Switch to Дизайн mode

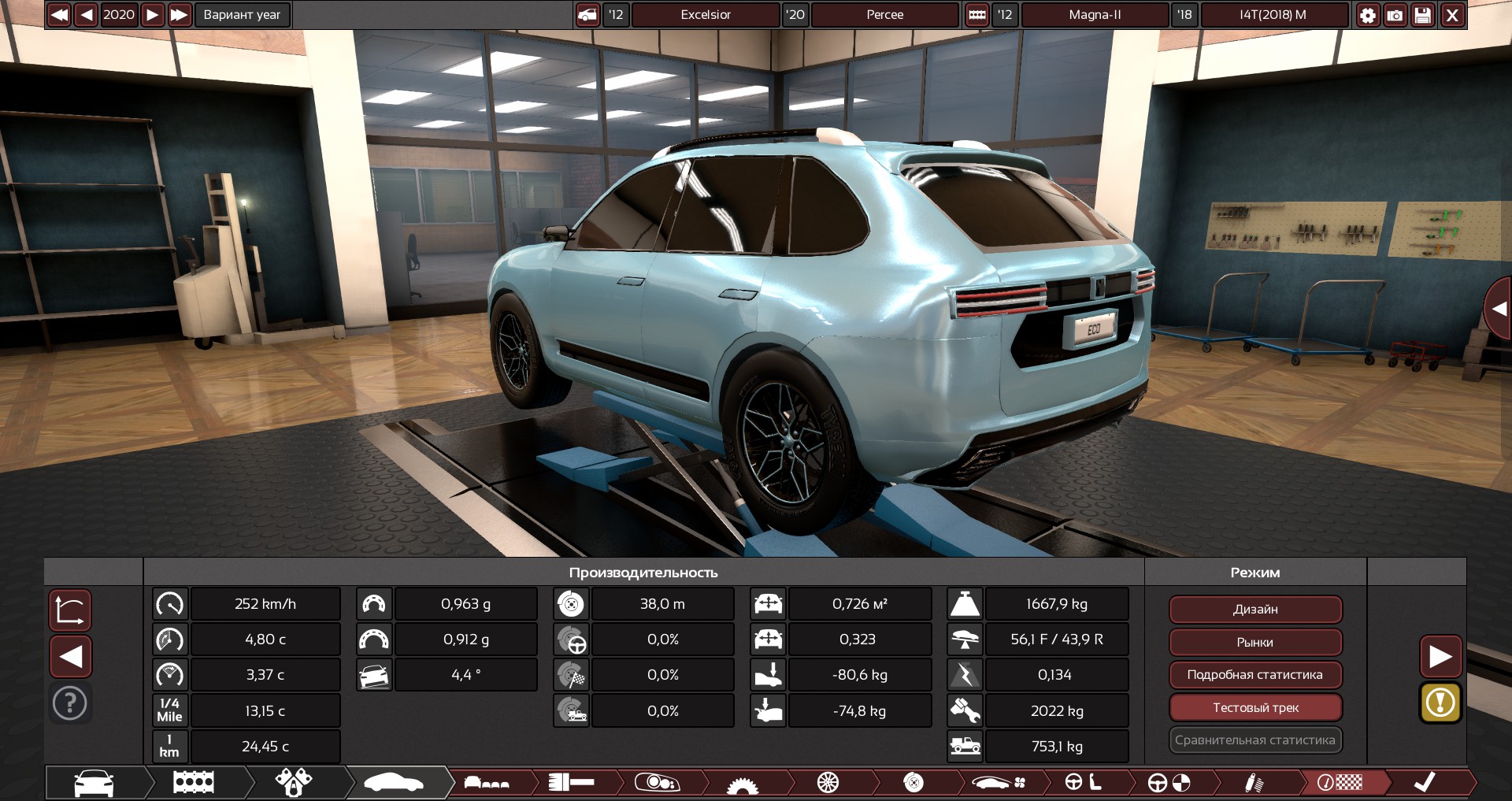[1255, 609]
